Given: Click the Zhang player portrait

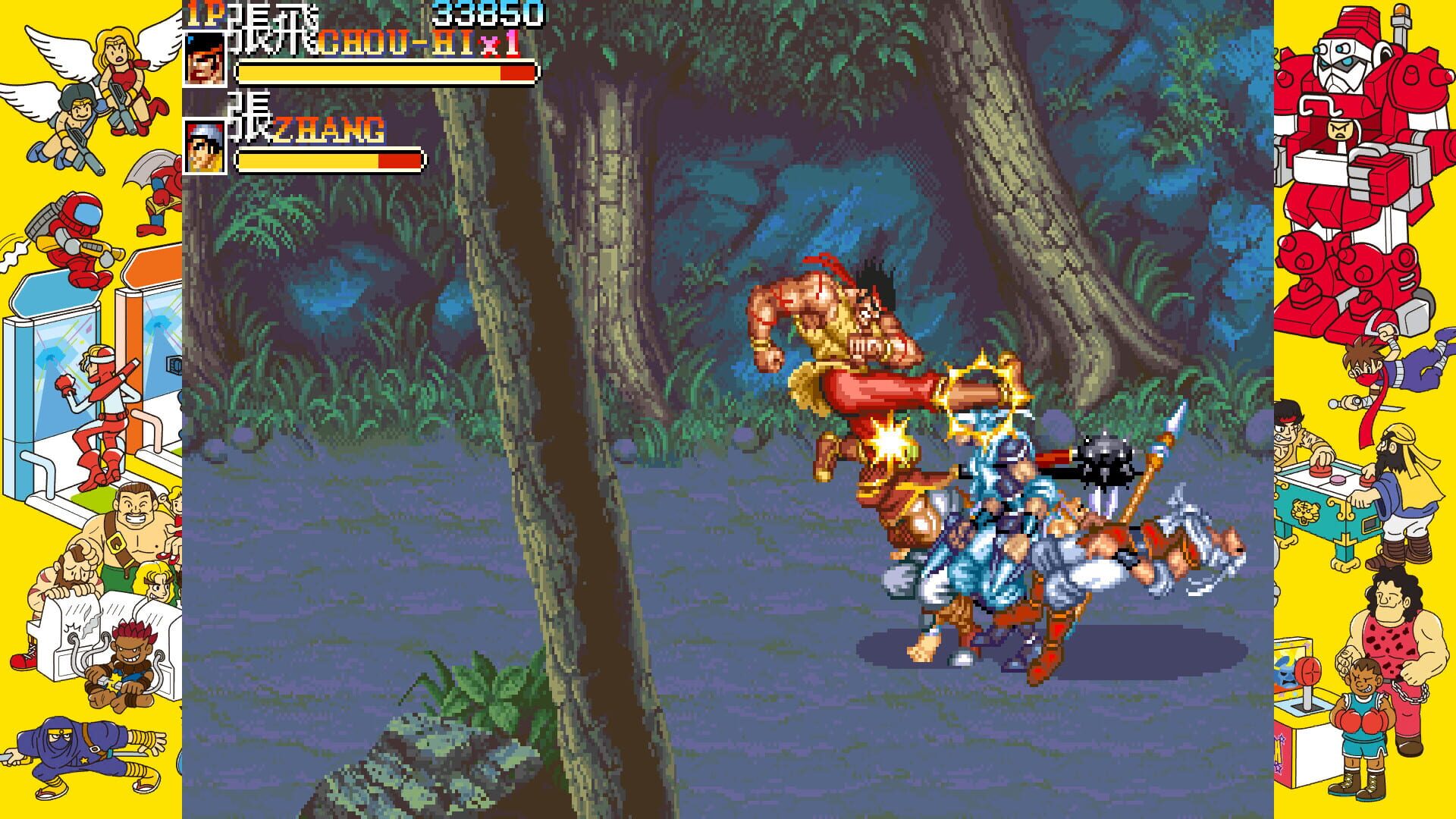Looking at the screenshot, I should pyautogui.click(x=203, y=148).
